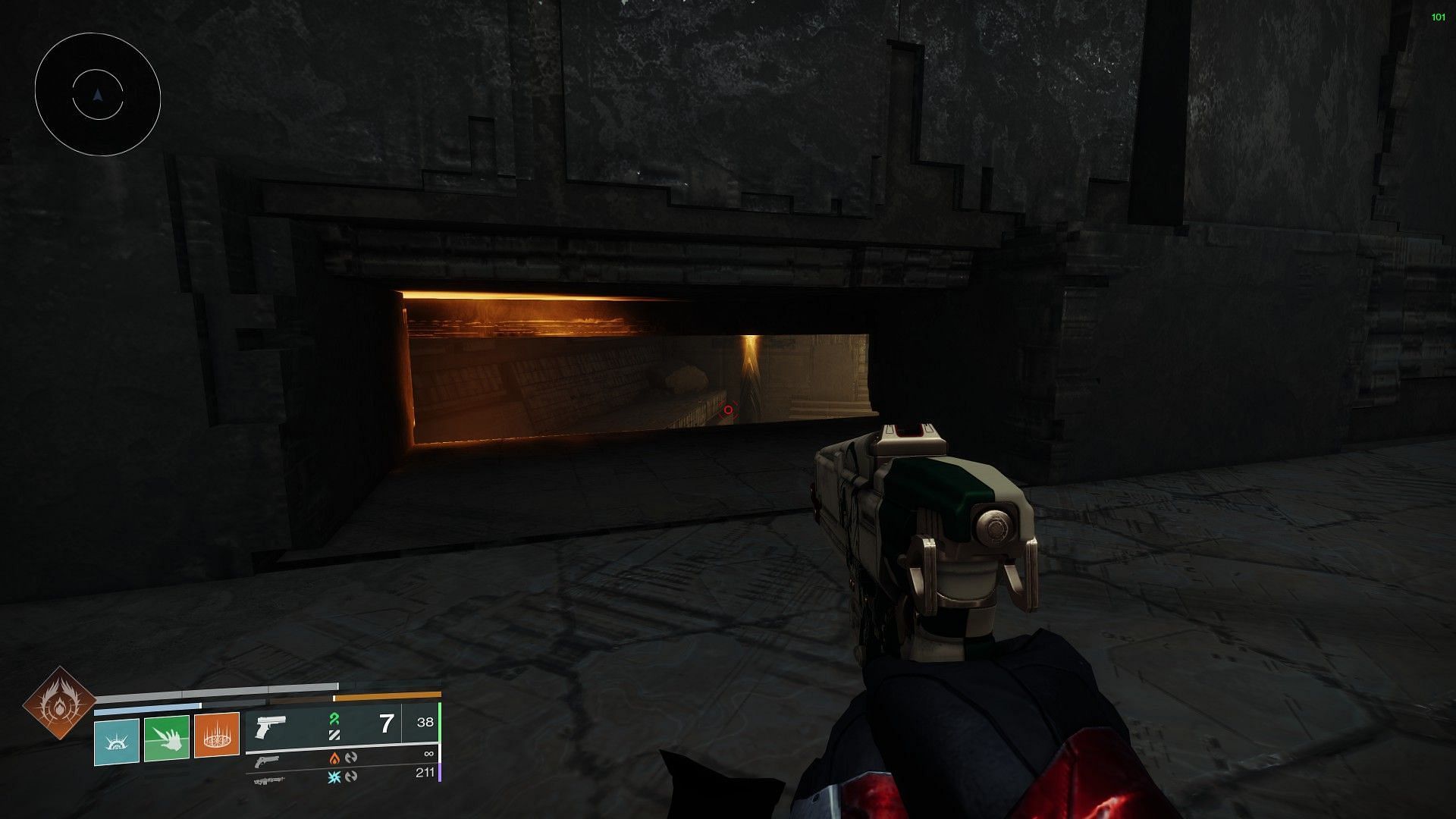
Task: Throw the orange spike-ring grenade ability
Action: click(x=217, y=736)
